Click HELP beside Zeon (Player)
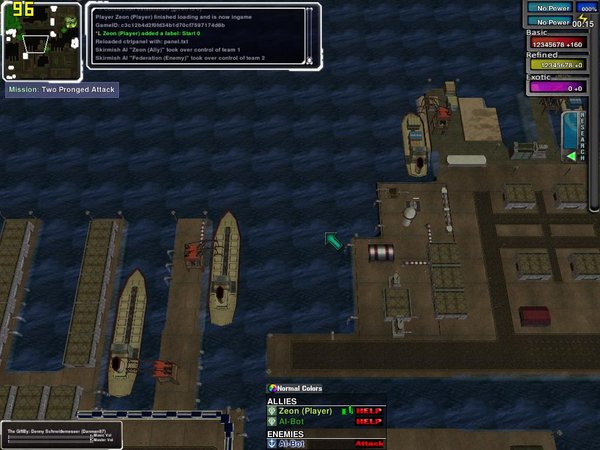Image resolution: width=600 pixels, height=450 pixels. [x=369, y=411]
